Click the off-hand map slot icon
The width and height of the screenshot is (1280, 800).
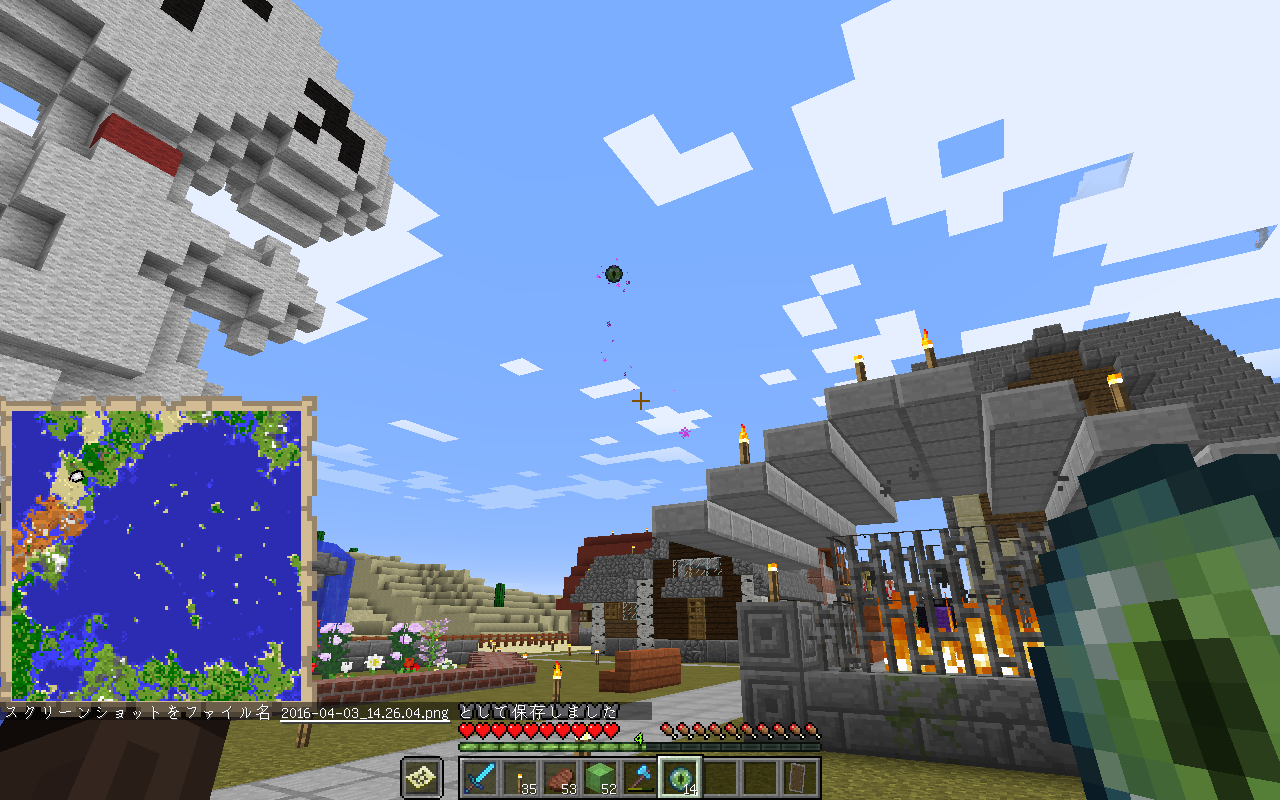(x=421, y=777)
